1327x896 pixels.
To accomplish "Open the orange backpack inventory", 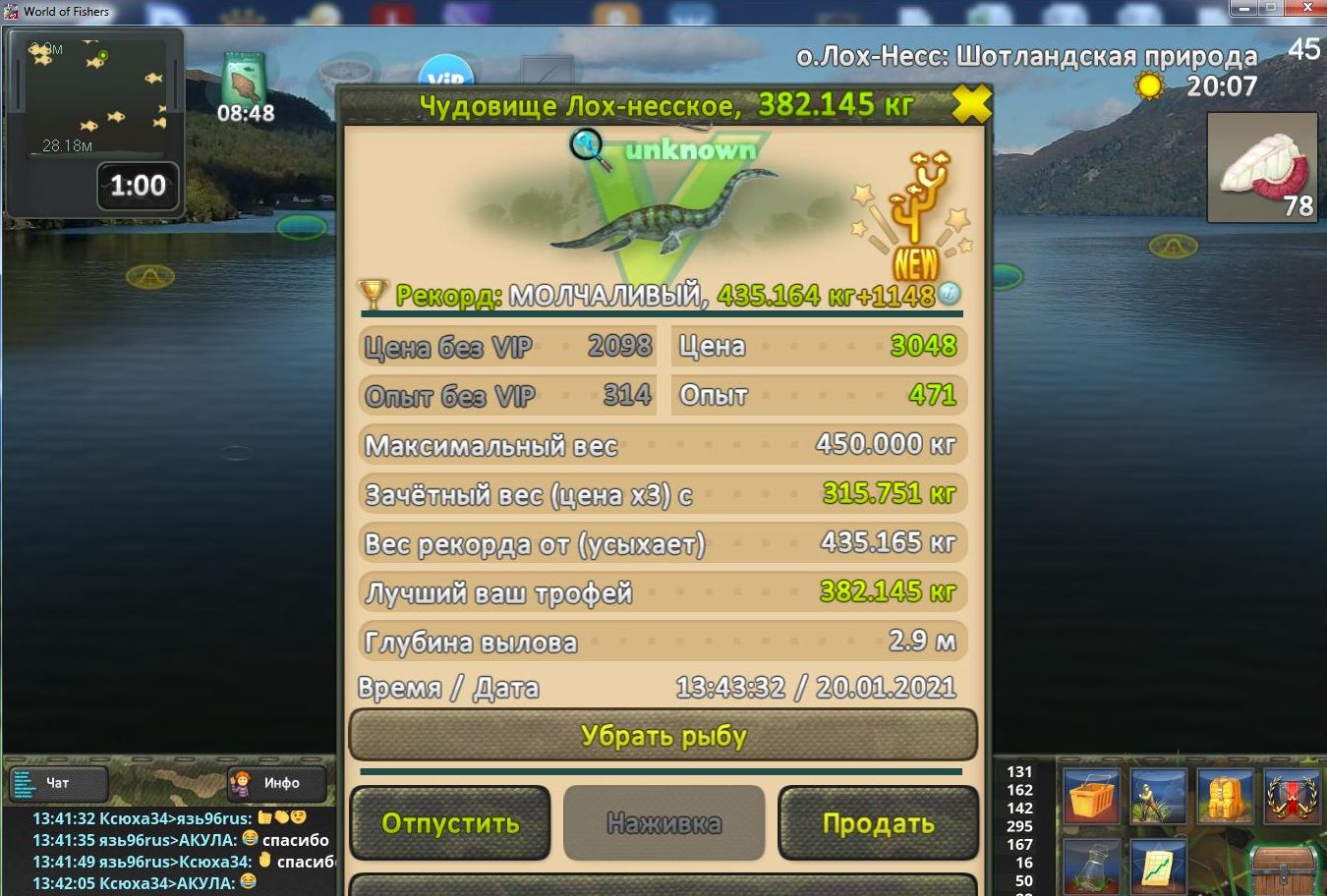I will (1224, 795).
